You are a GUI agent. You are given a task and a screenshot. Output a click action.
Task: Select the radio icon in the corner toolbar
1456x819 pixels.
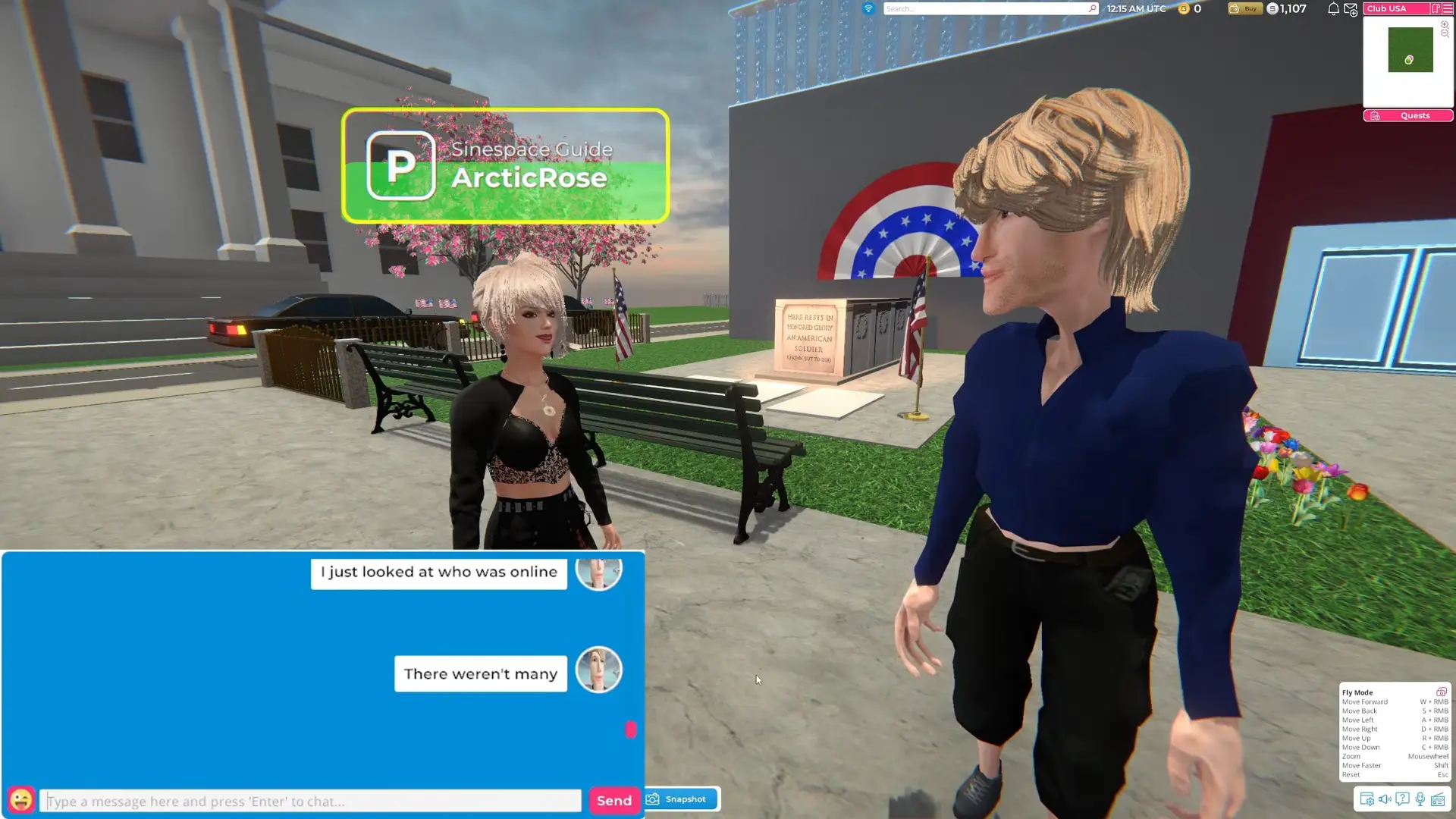pyautogui.click(x=1439, y=799)
